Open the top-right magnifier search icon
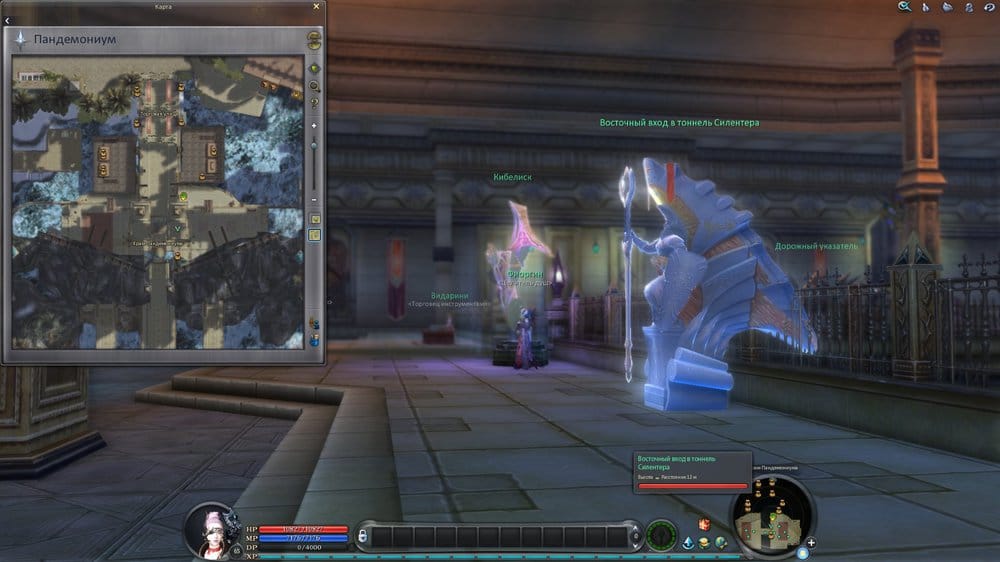 coord(904,7)
